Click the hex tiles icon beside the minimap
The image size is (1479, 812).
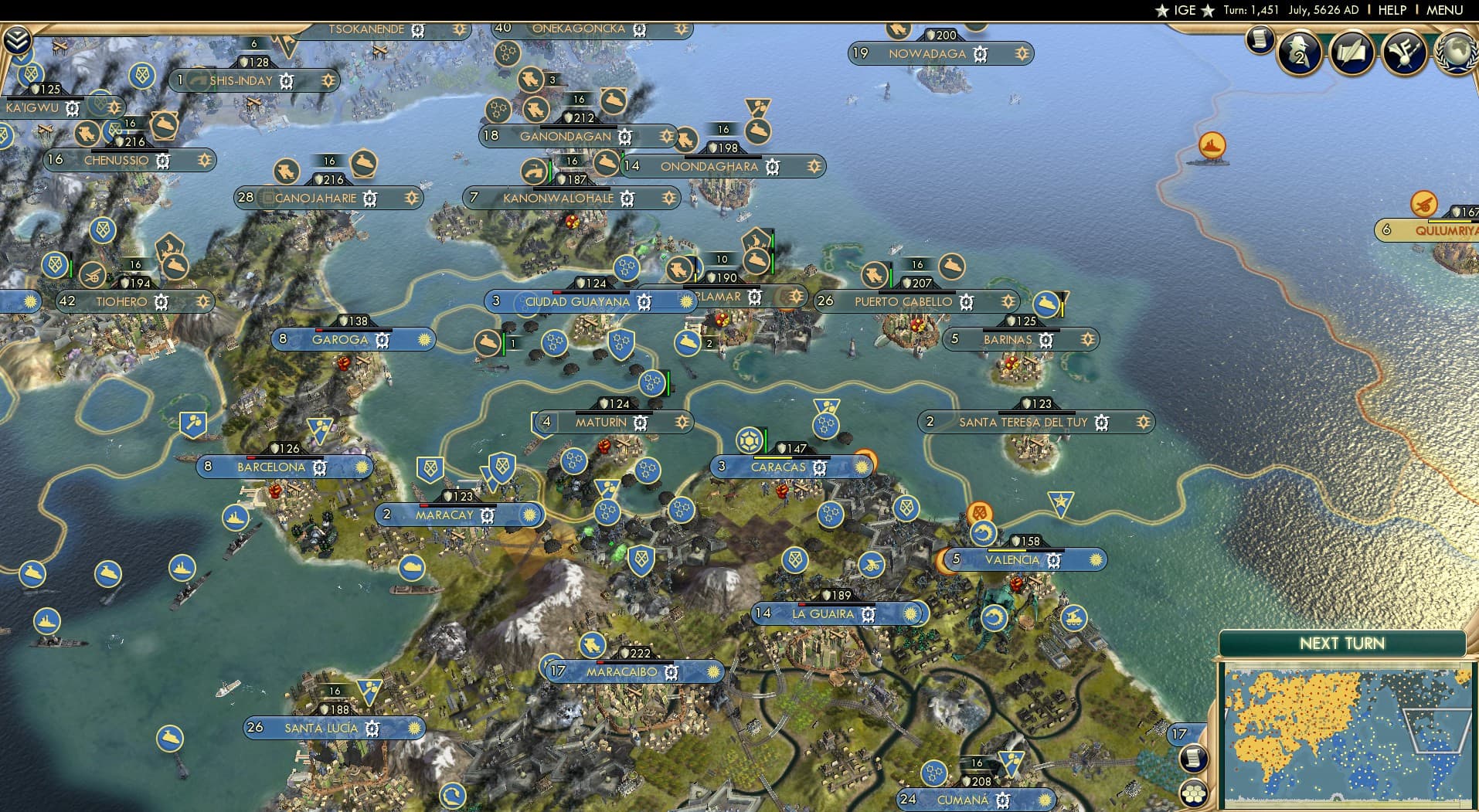pyautogui.click(x=1195, y=792)
